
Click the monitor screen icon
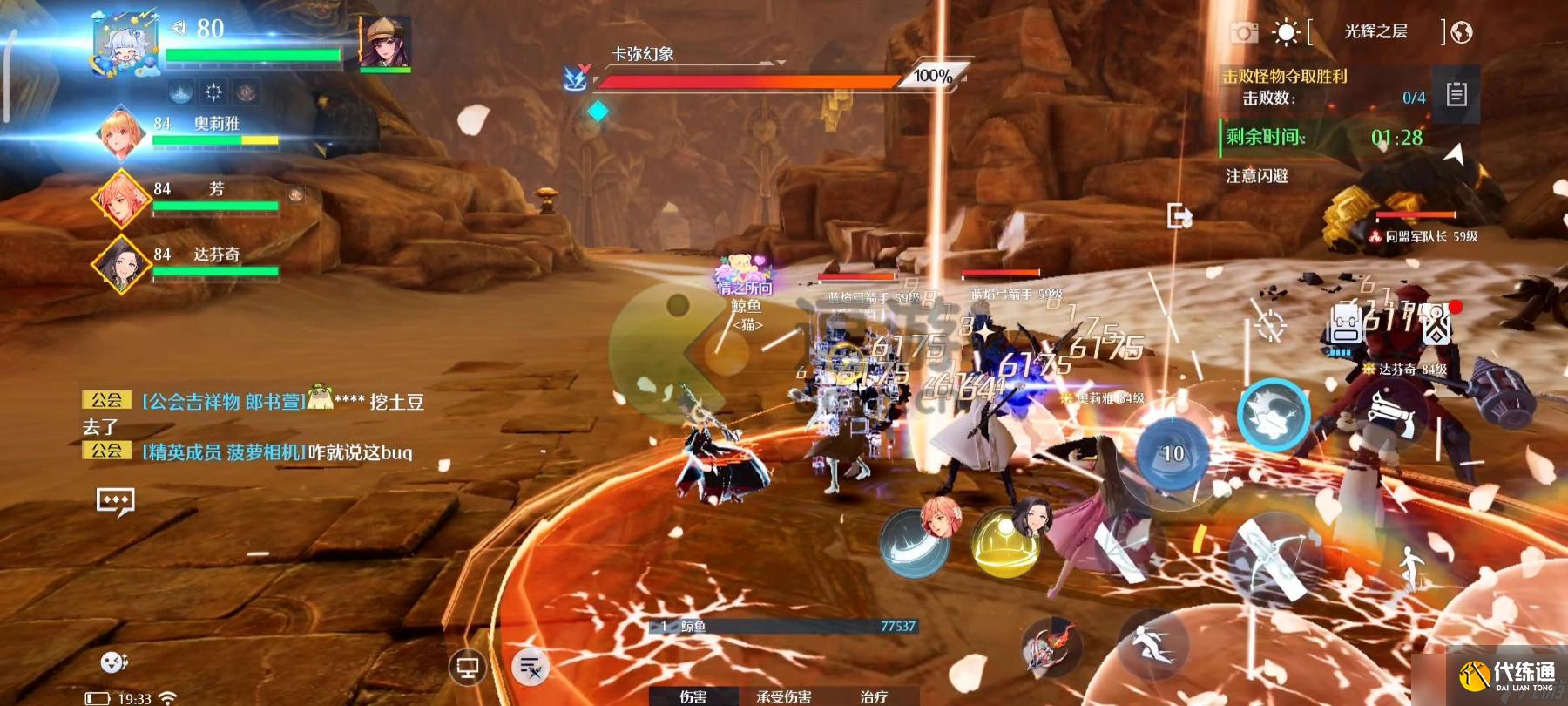point(468,669)
